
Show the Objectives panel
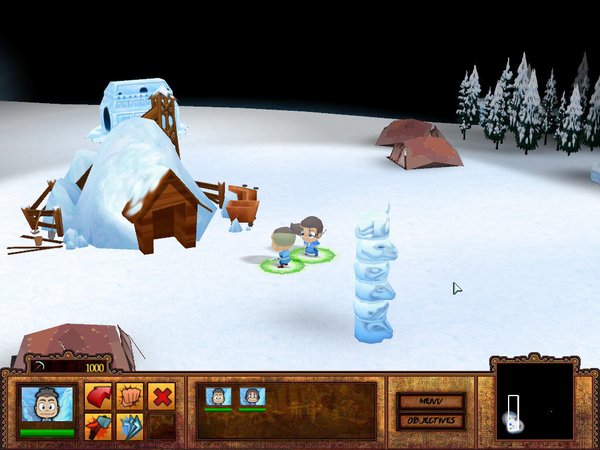click(431, 421)
